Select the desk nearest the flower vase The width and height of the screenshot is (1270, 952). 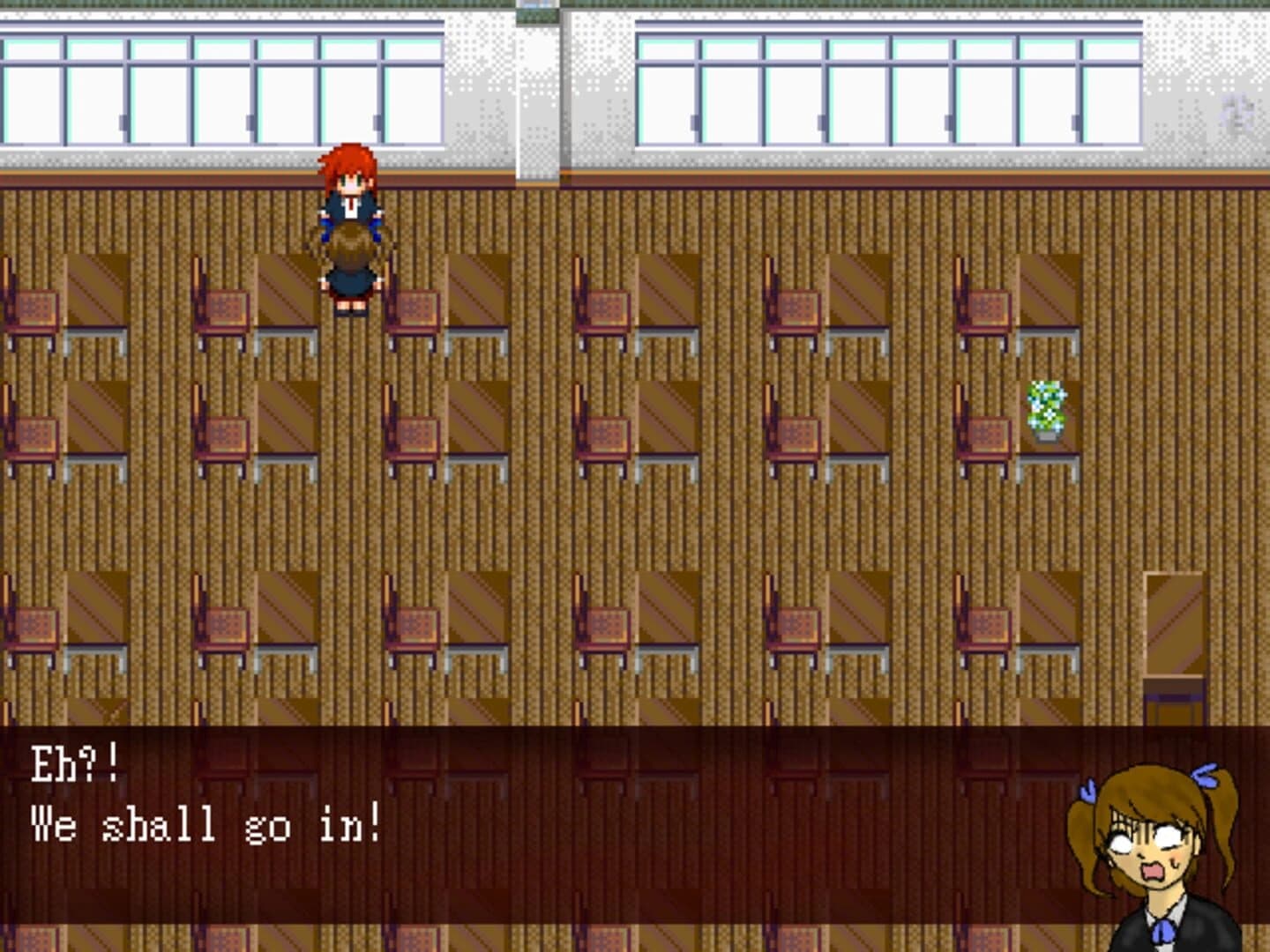coord(1050,432)
